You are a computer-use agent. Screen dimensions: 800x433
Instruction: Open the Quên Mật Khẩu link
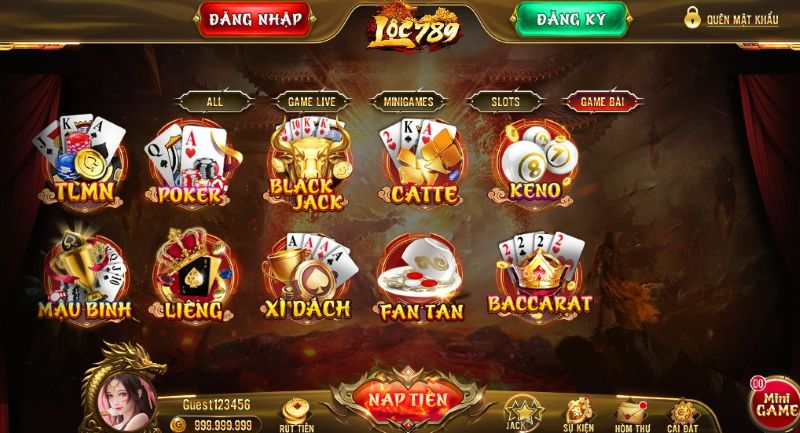coord(732,19)
